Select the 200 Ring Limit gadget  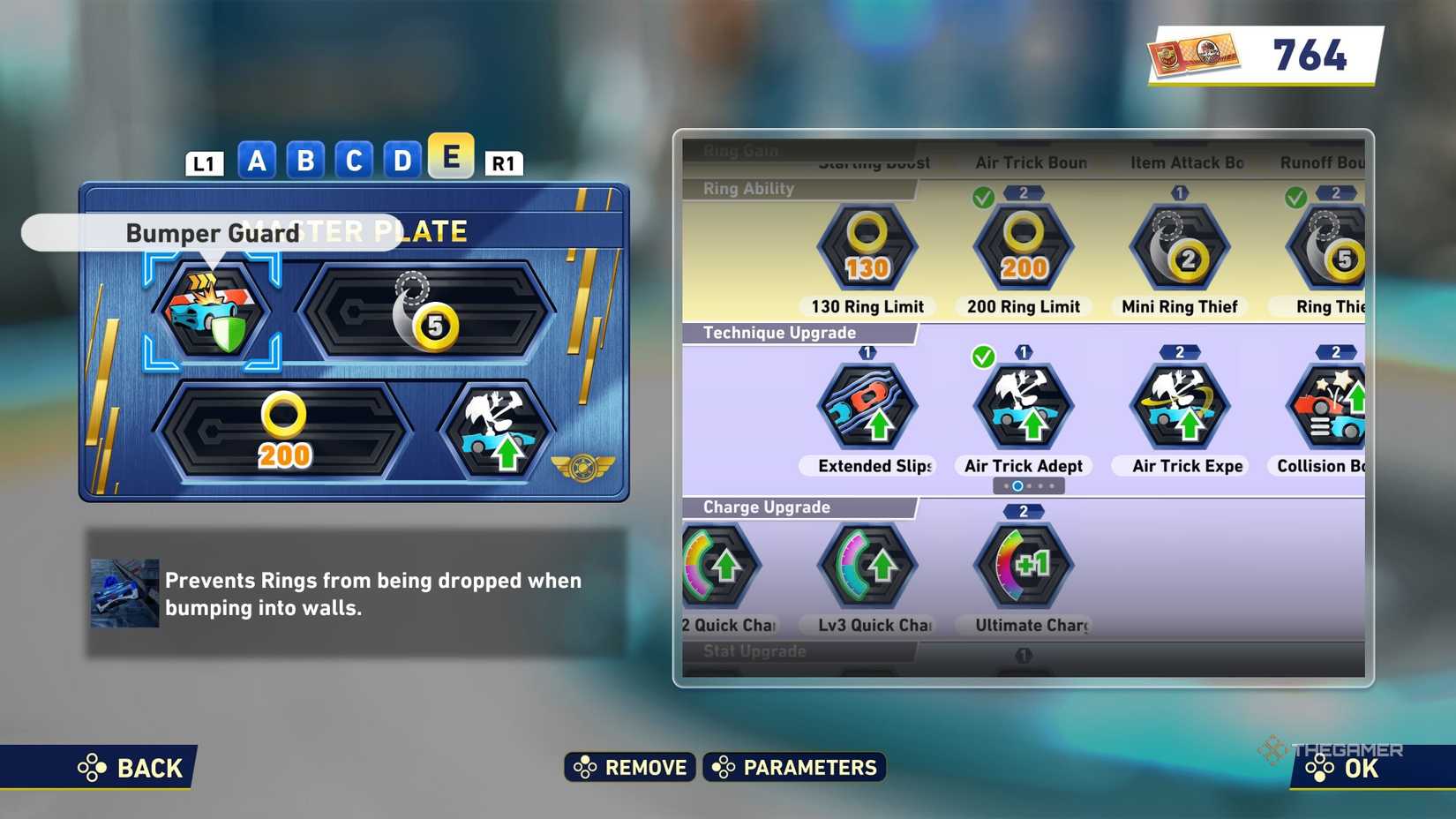1022,247
